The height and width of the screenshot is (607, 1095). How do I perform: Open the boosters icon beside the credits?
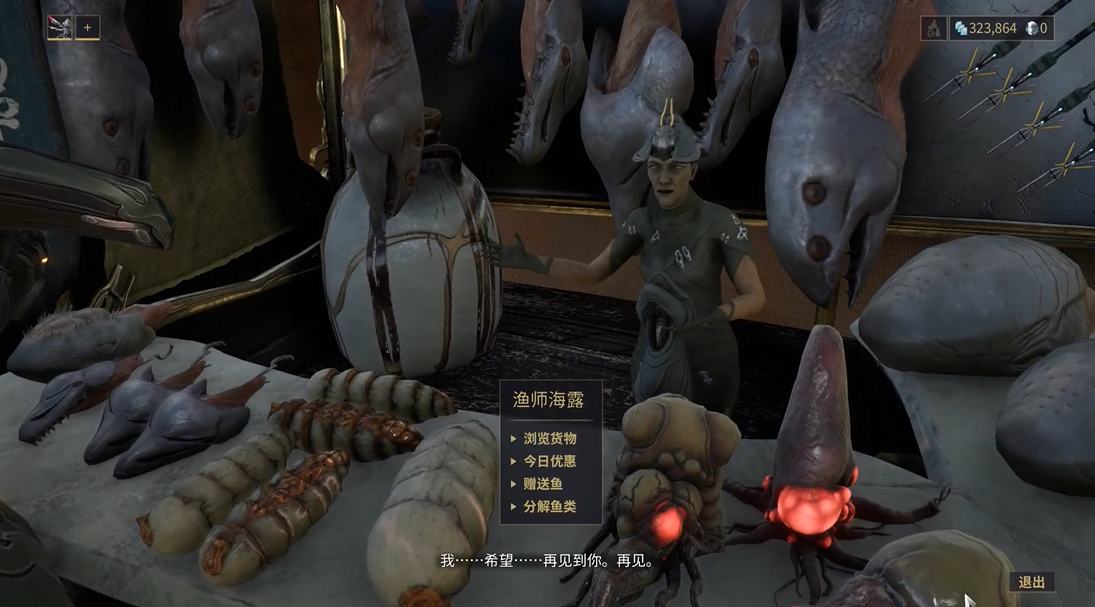pyautogui.click(x=933, y=28)
